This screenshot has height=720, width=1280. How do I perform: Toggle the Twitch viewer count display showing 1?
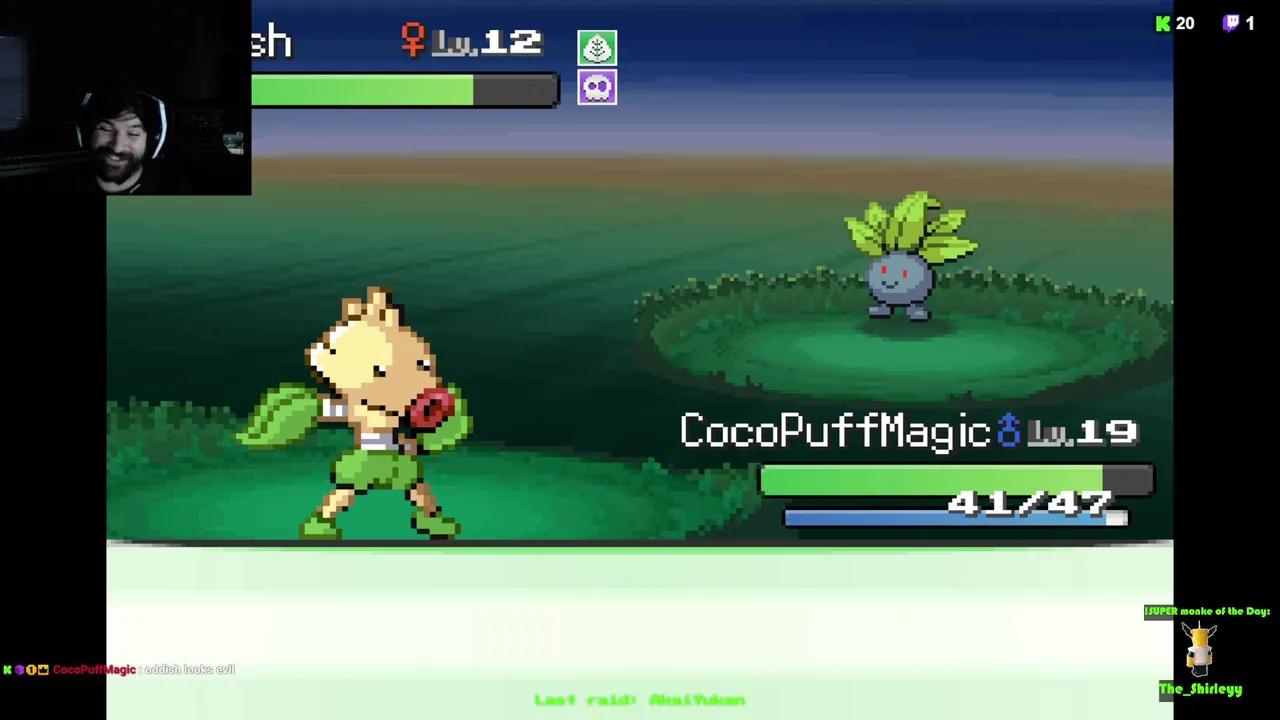1250,23
